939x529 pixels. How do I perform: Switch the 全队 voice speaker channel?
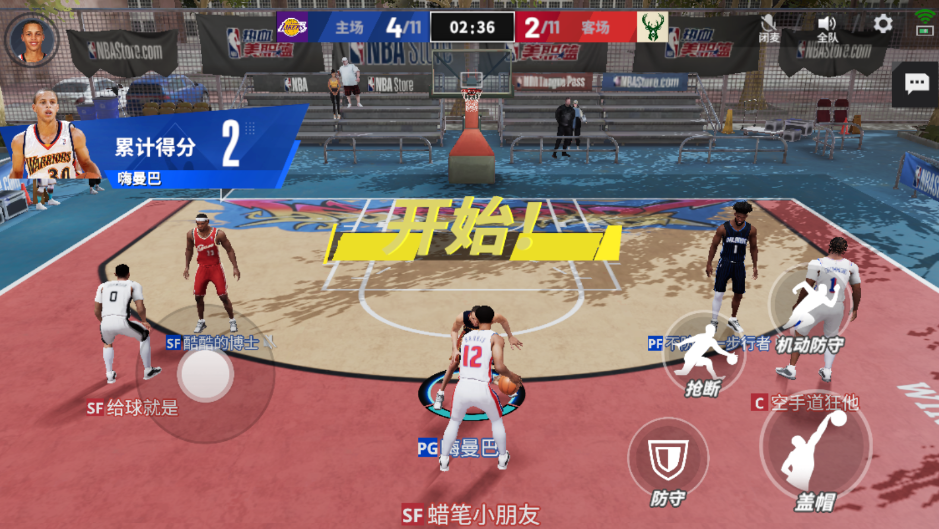pyautogui.click(x=827, y=27)
